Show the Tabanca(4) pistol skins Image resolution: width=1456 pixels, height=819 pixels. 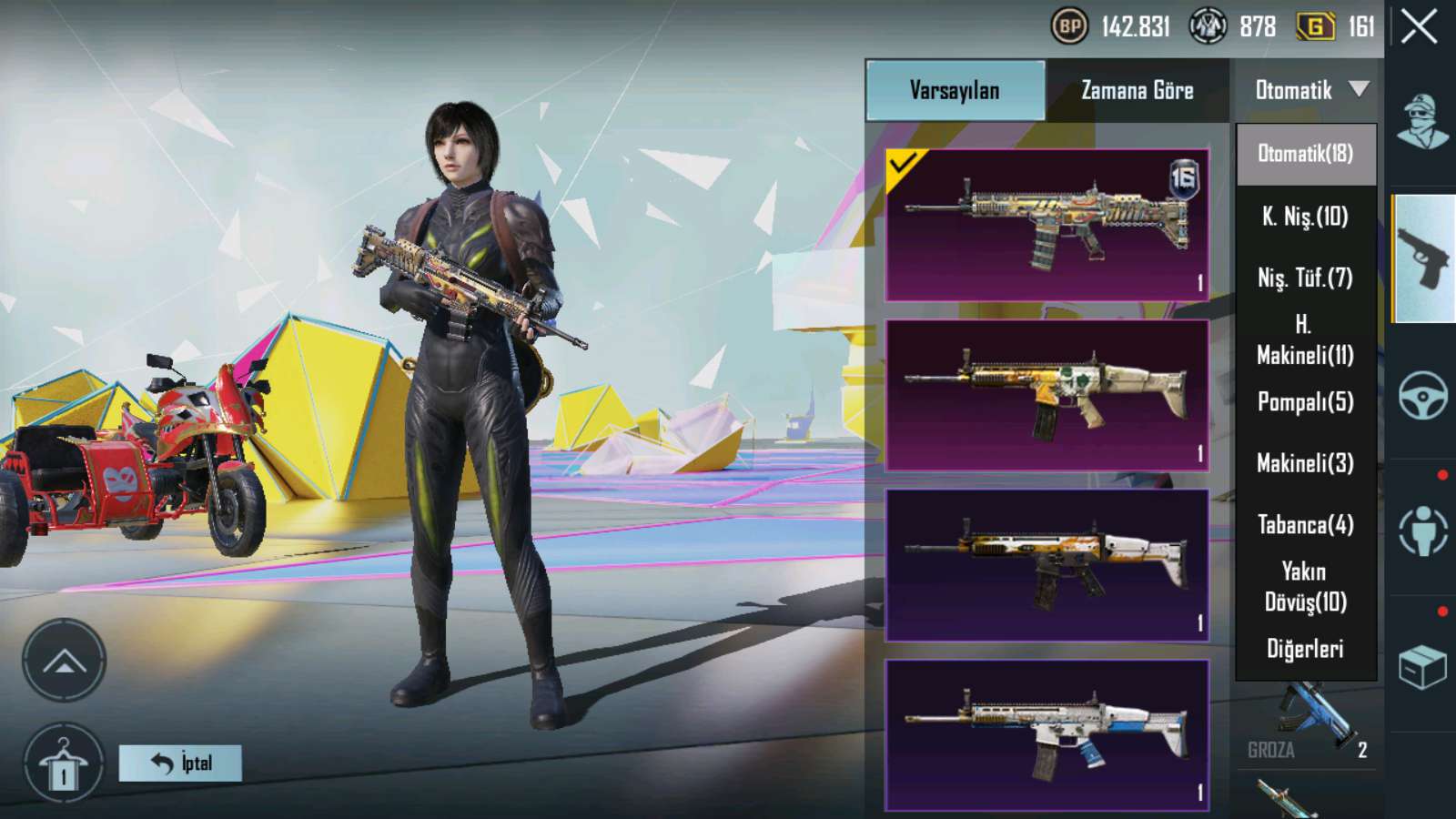(x=1305, y=525)
